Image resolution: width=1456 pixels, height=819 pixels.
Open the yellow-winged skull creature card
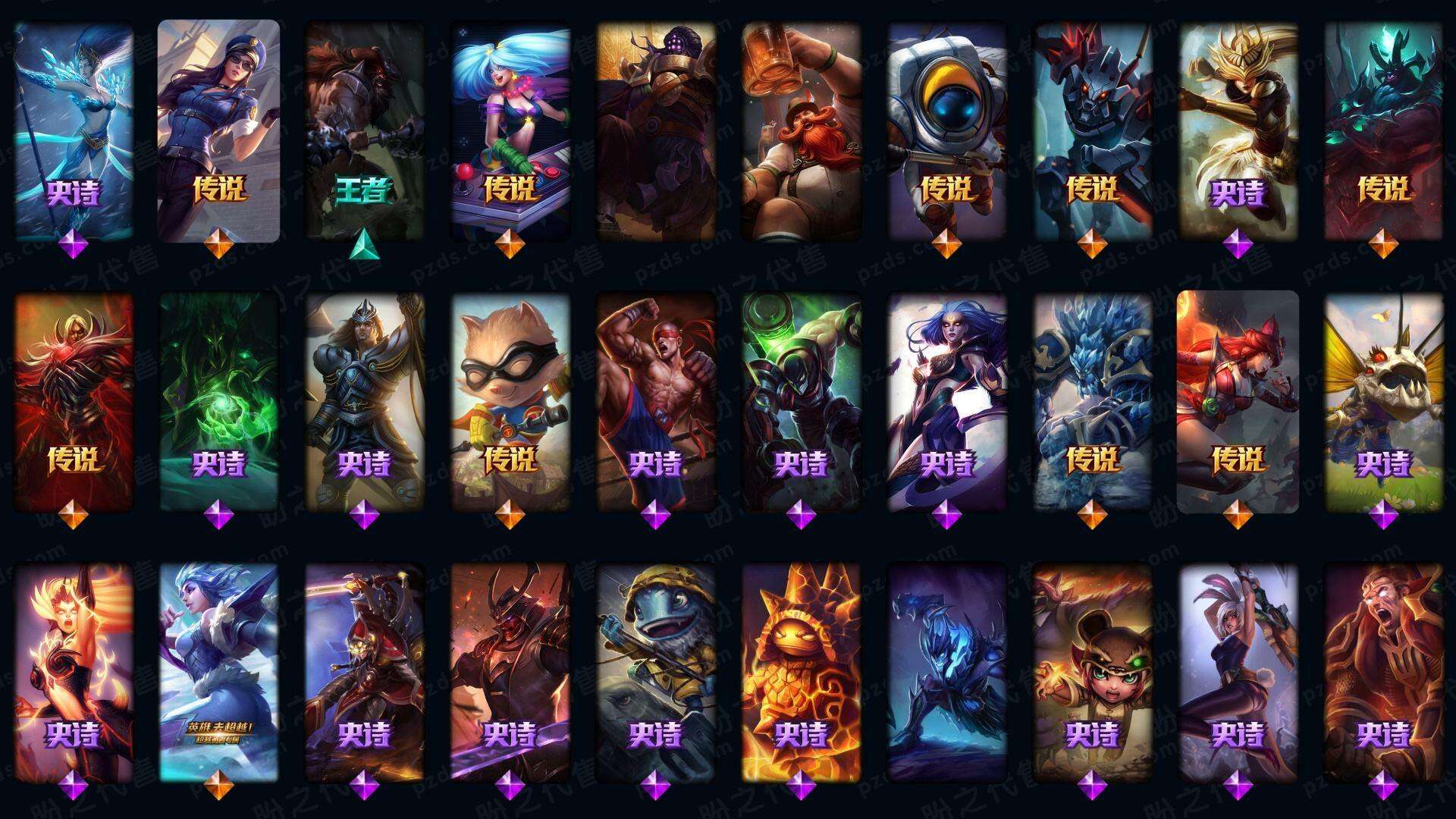[x=1383, y=402]
